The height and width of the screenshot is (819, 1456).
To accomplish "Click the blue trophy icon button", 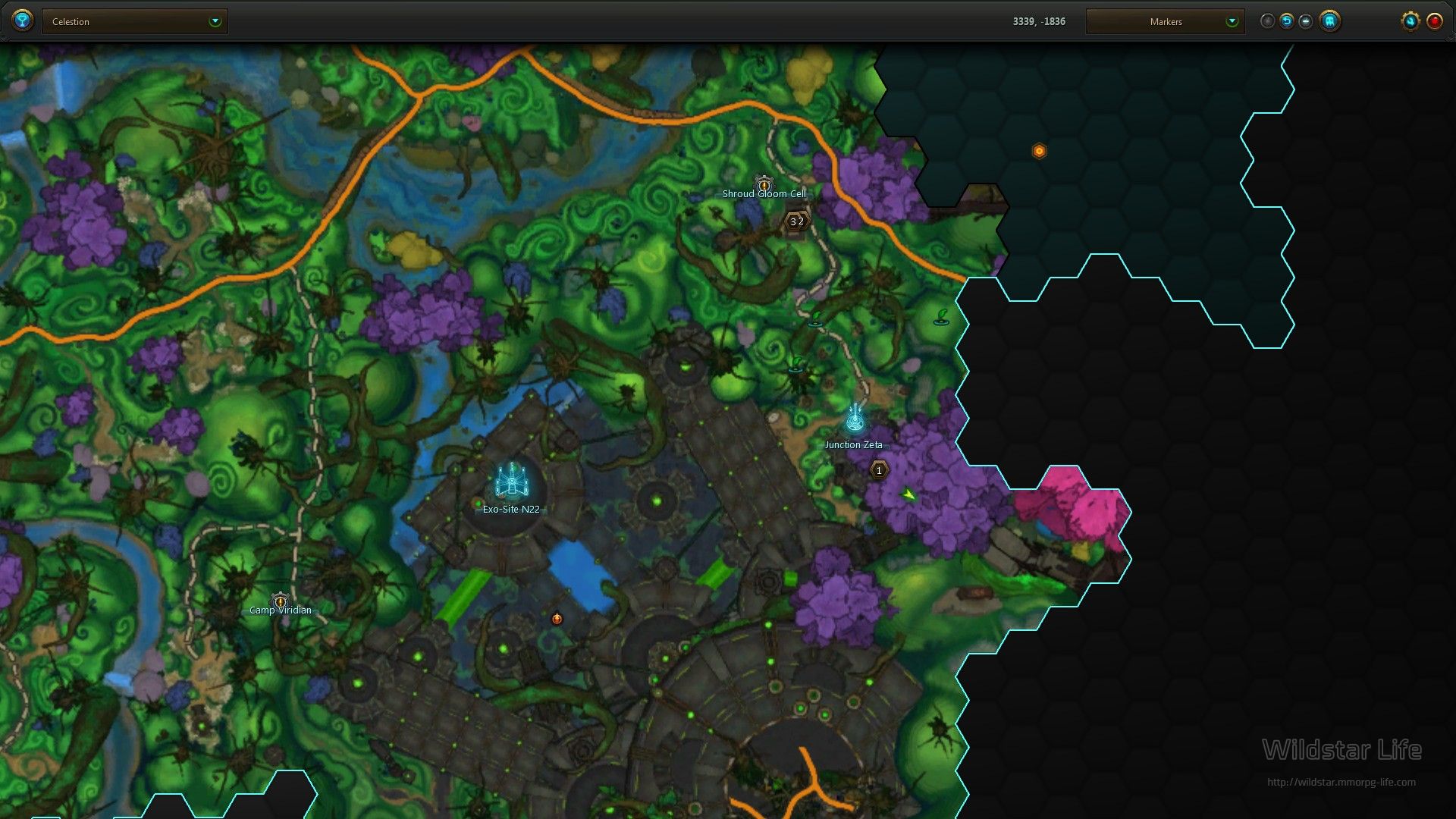I will 23,20.
